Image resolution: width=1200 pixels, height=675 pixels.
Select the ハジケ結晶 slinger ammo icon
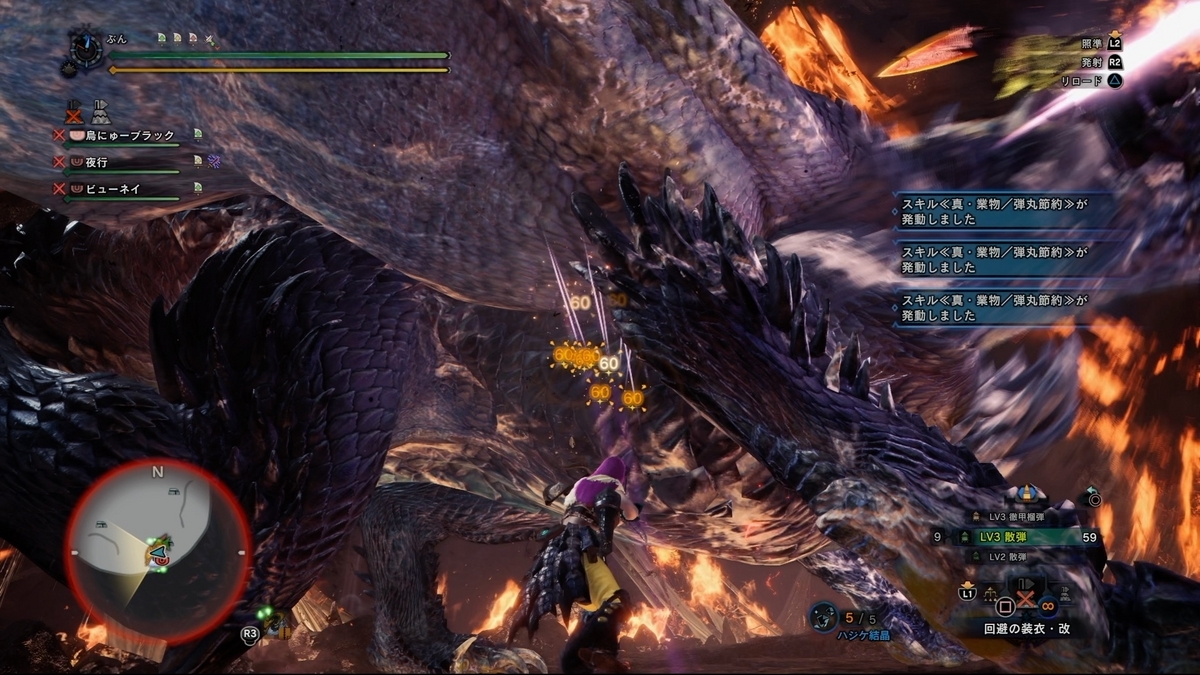[824, 615]
